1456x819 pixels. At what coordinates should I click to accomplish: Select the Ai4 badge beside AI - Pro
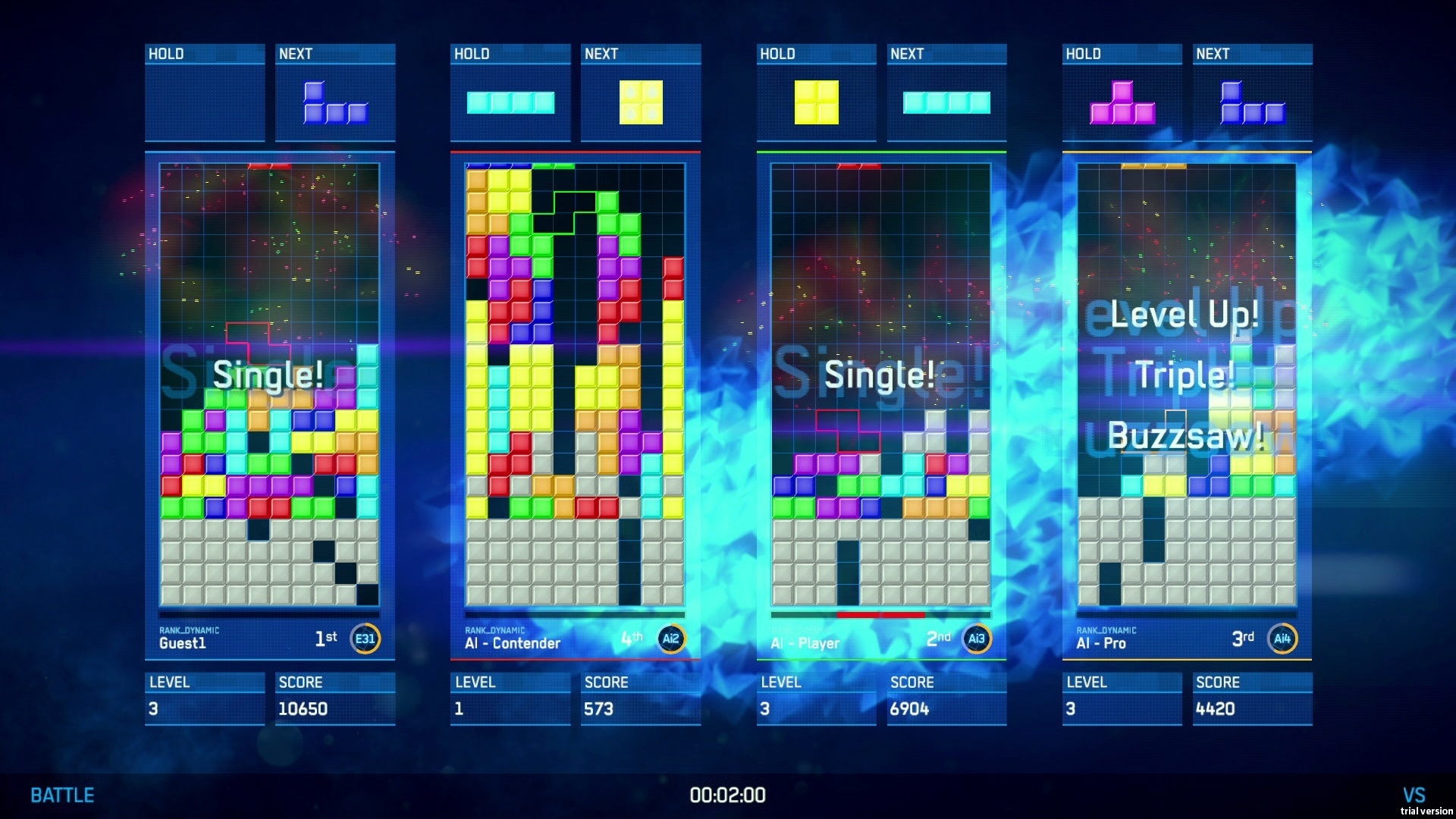1282,639
